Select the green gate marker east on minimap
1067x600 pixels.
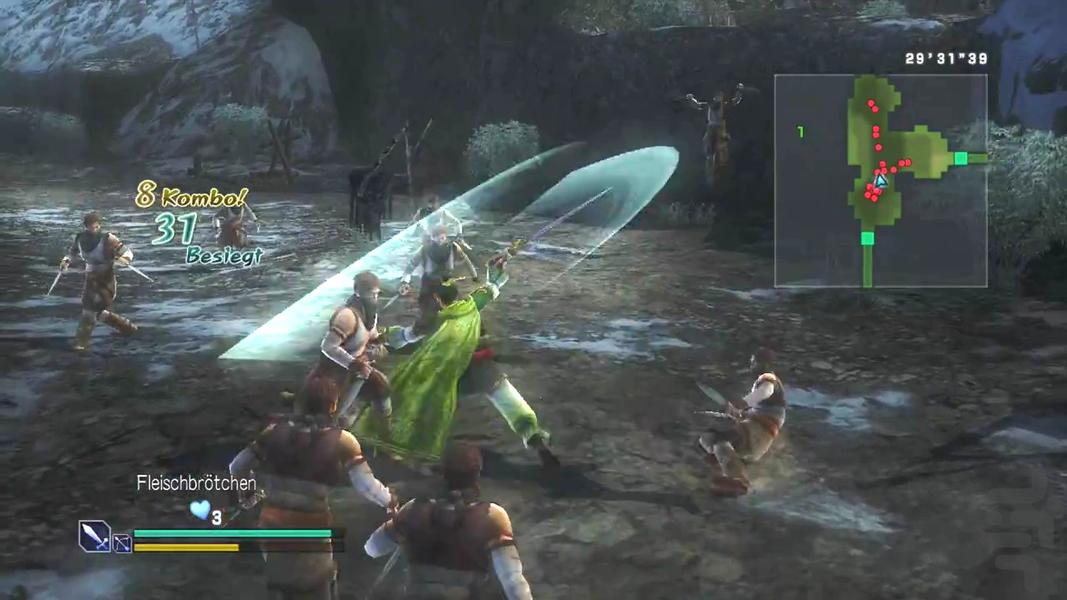(x=961, y=158)
